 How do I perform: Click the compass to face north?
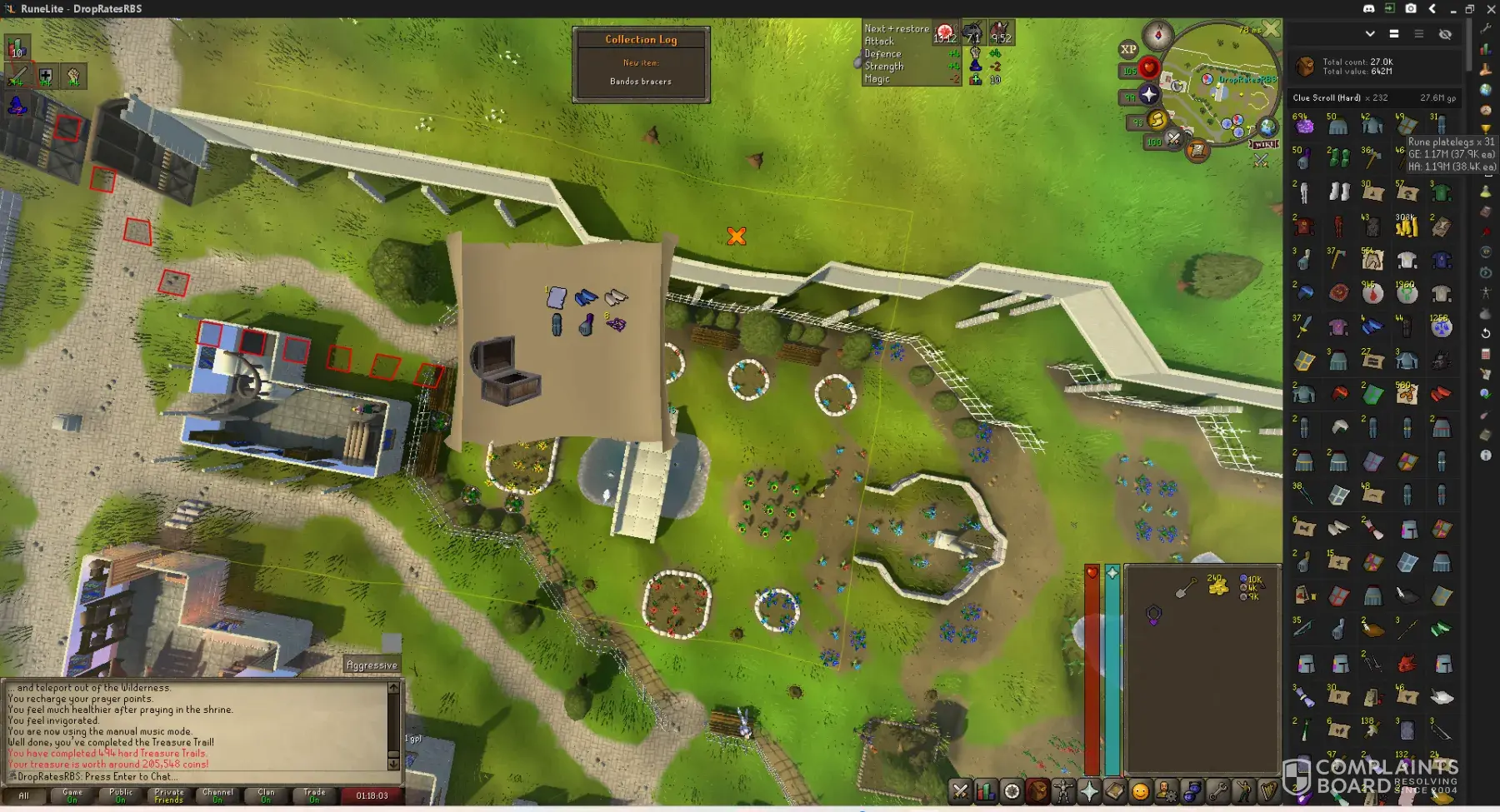coord(1157,35)
